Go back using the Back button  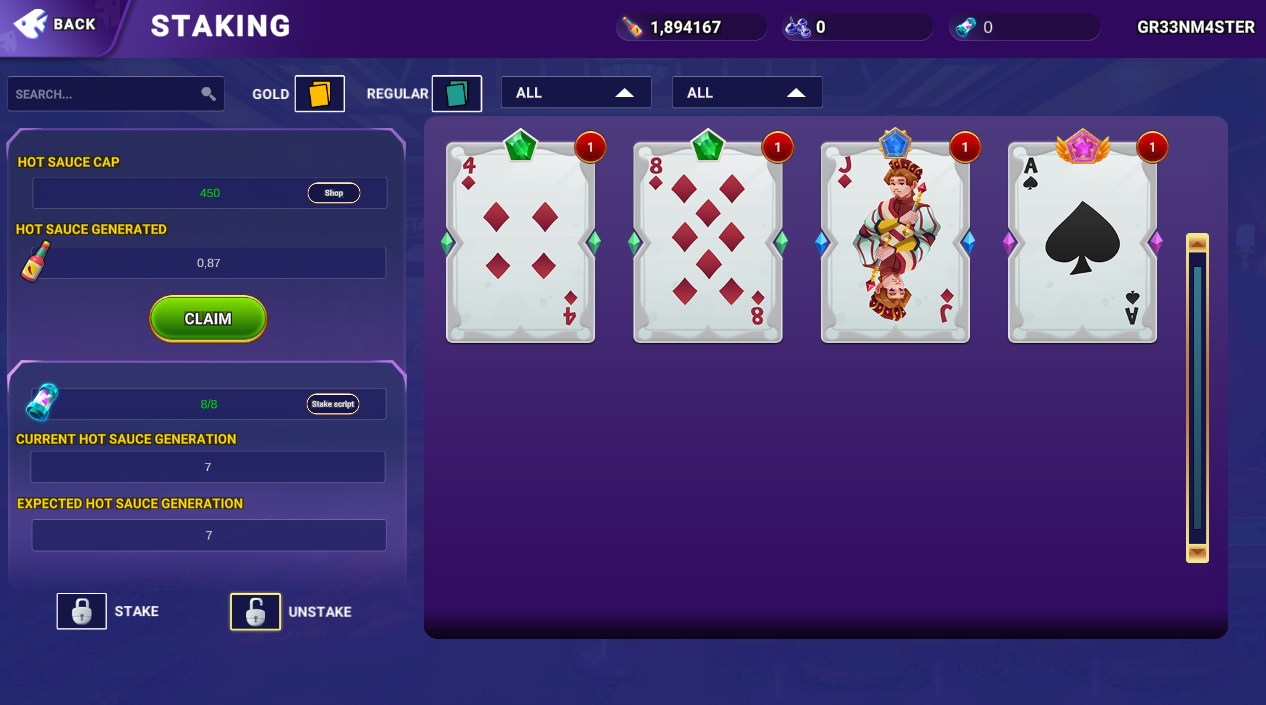click(x=58, y=24)
